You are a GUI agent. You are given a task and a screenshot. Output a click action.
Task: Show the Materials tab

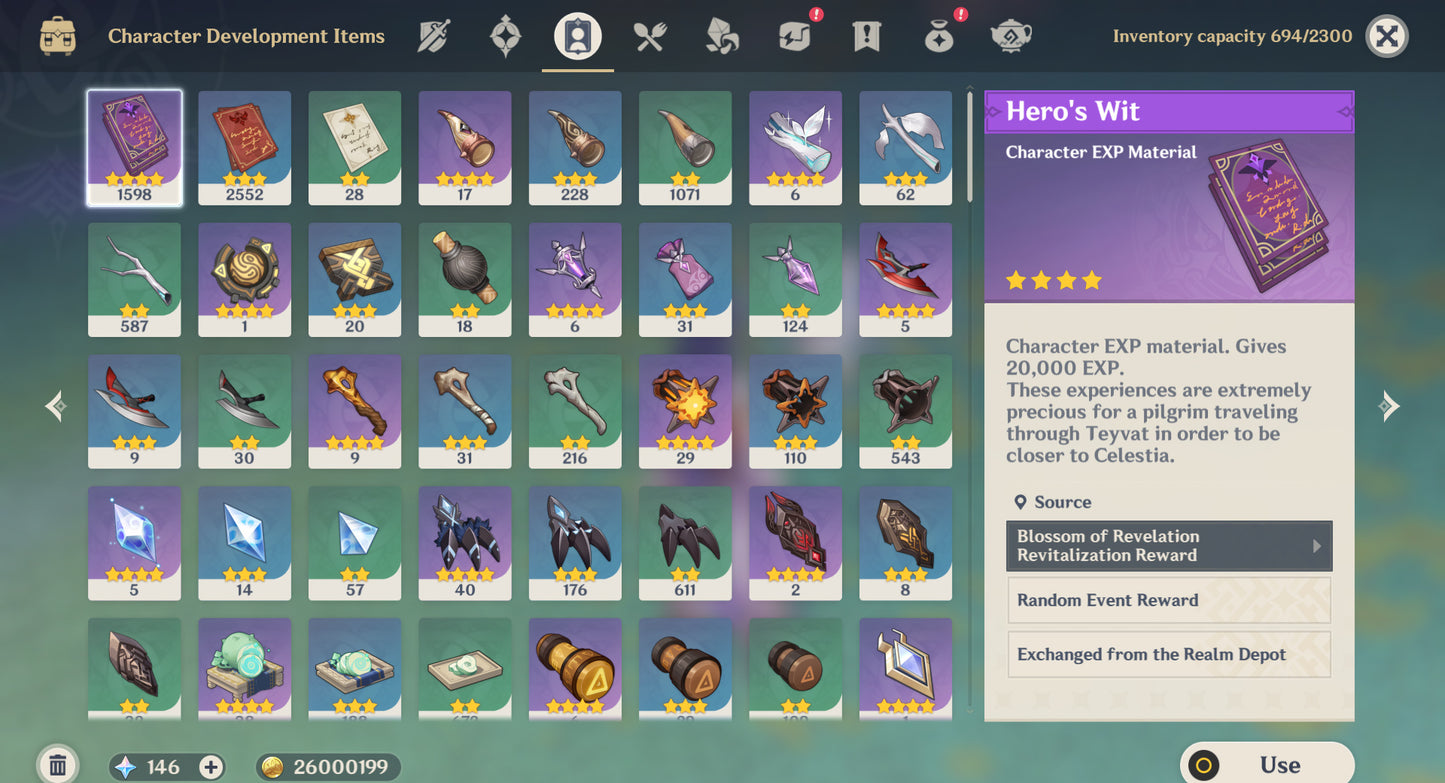(722, 37)
